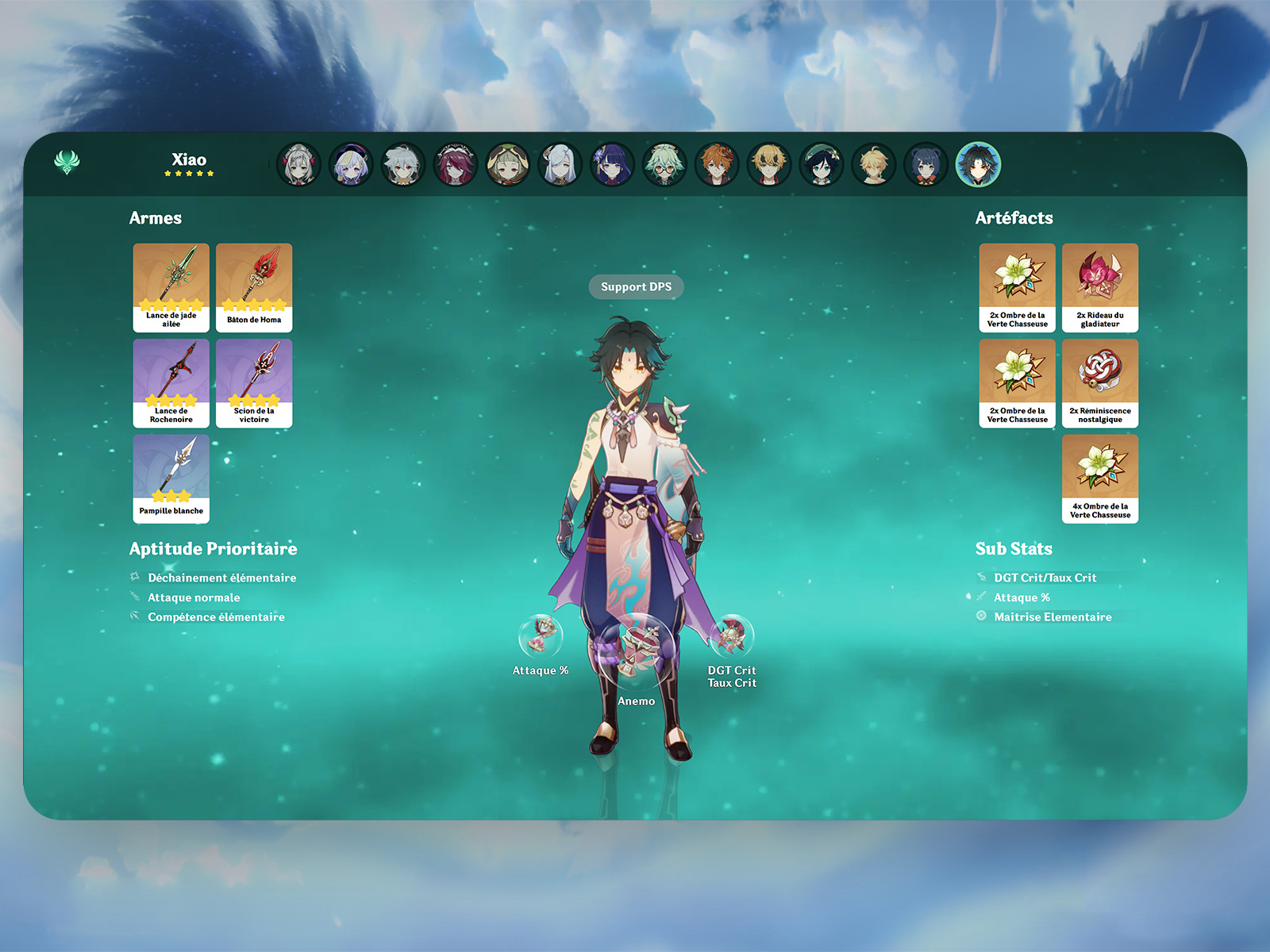Viewport: 1270px width, 952px height.
Task: Select the Venti character portrait
Action: [821, 165]
